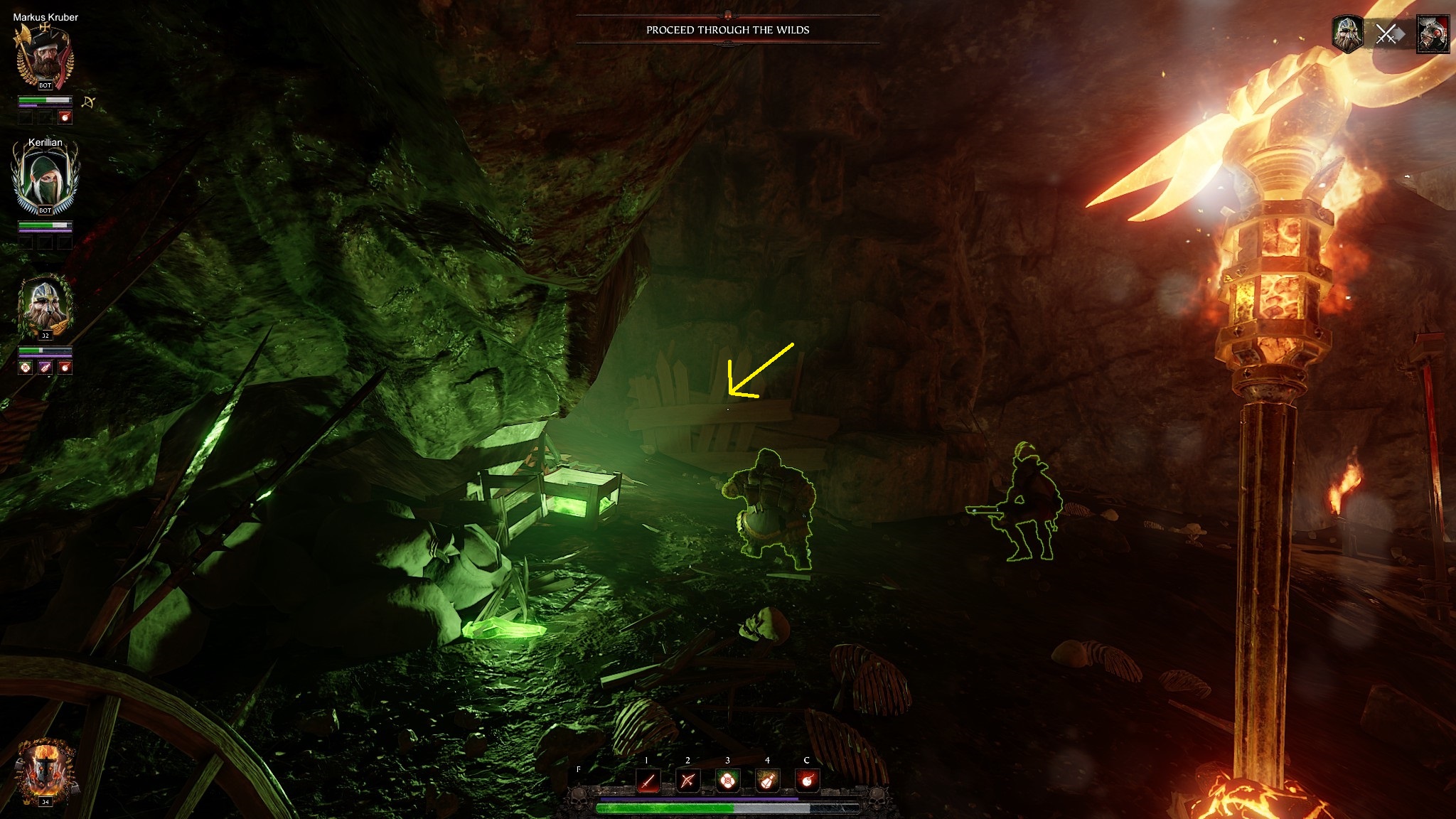
Task: Click the dwarf teammate's purple potion icon
Action: (x=45, y=368)
